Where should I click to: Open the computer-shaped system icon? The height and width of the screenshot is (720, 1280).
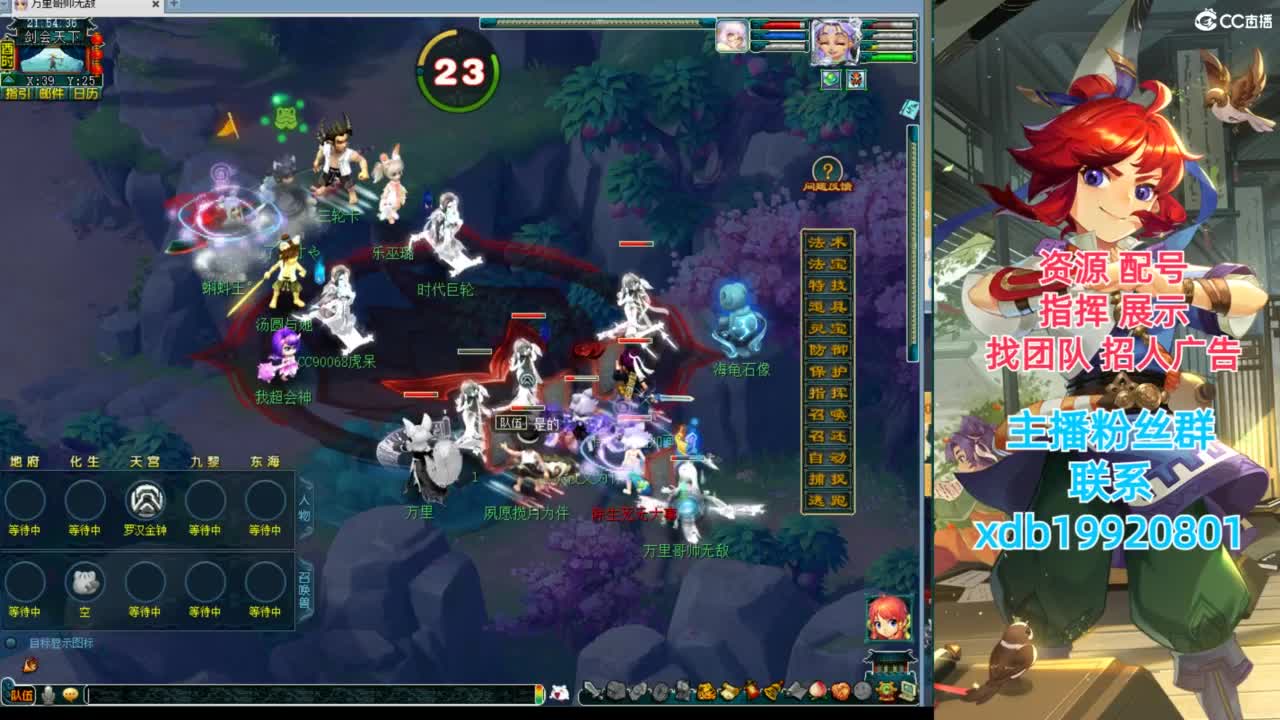(x=907, y=689)
